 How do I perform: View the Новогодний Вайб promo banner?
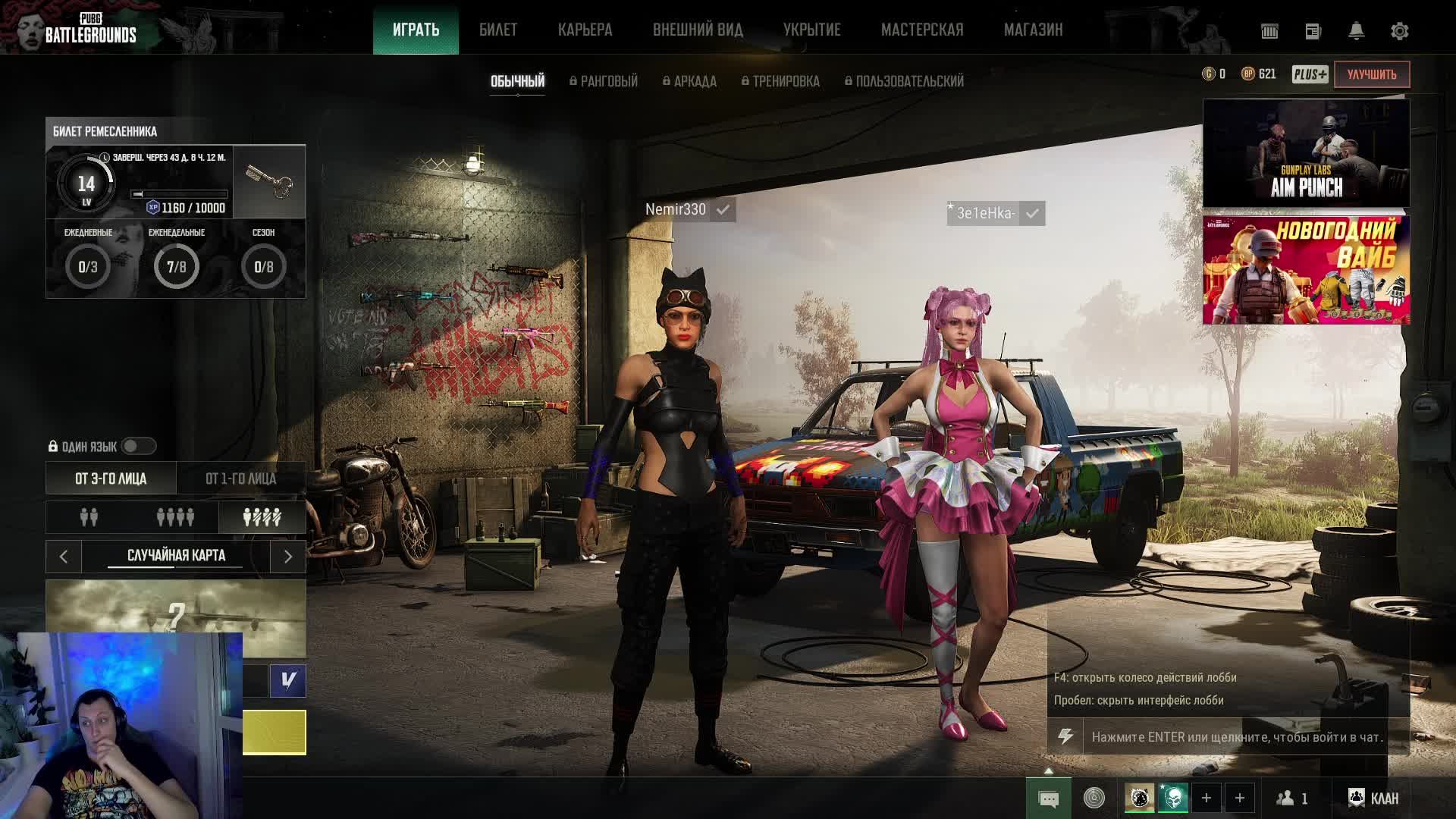coord(1306,270)
